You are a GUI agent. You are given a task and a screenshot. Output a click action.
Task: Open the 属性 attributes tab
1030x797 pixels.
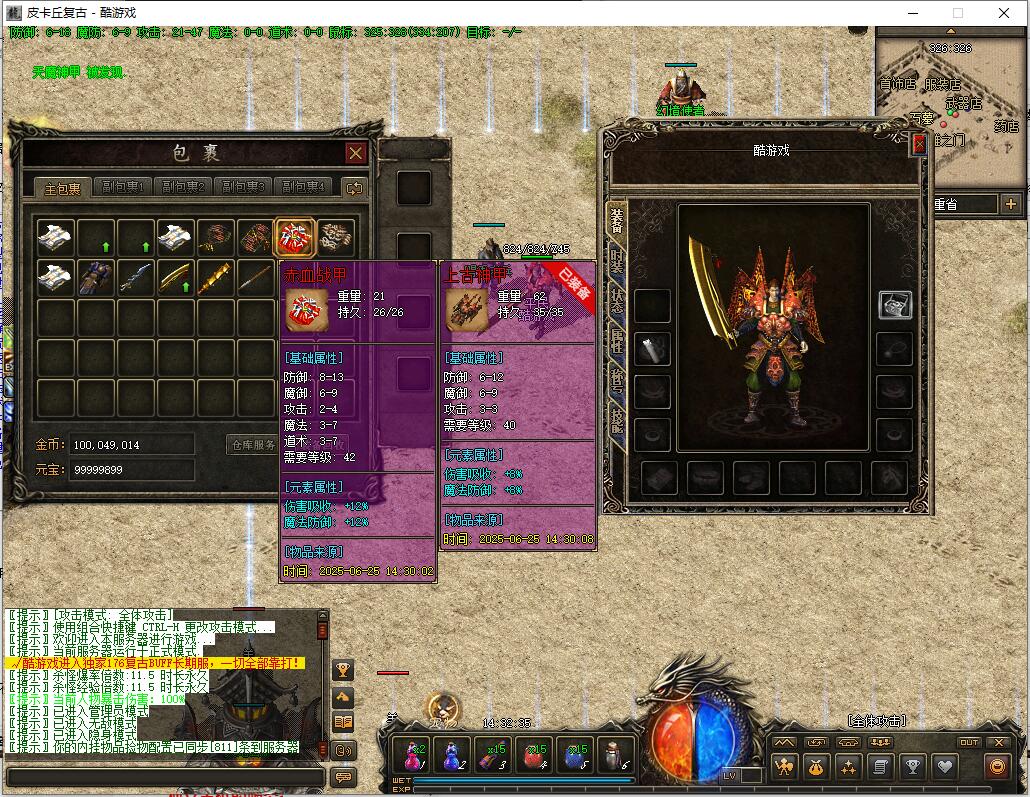pos(616,342)
